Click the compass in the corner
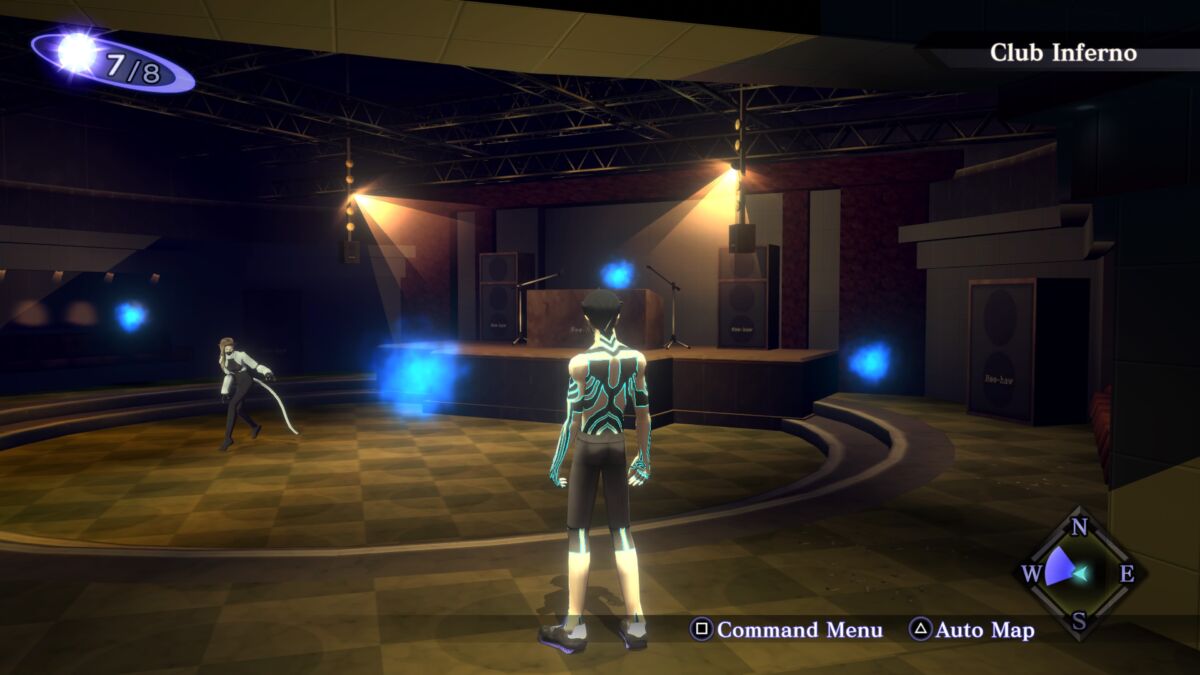This screenshot has width=1200, height=675. [x=1079, y=573]
